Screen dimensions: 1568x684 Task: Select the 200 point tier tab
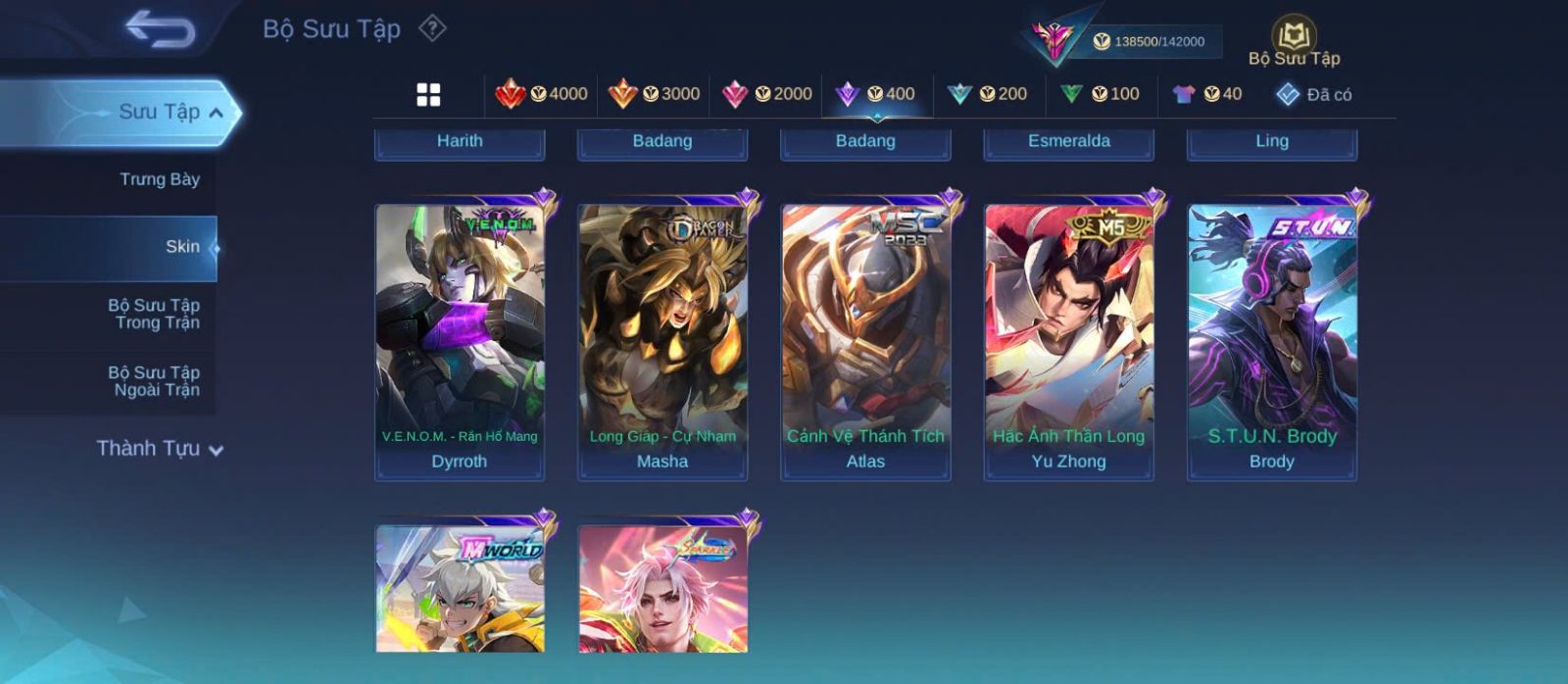(987, 94)
